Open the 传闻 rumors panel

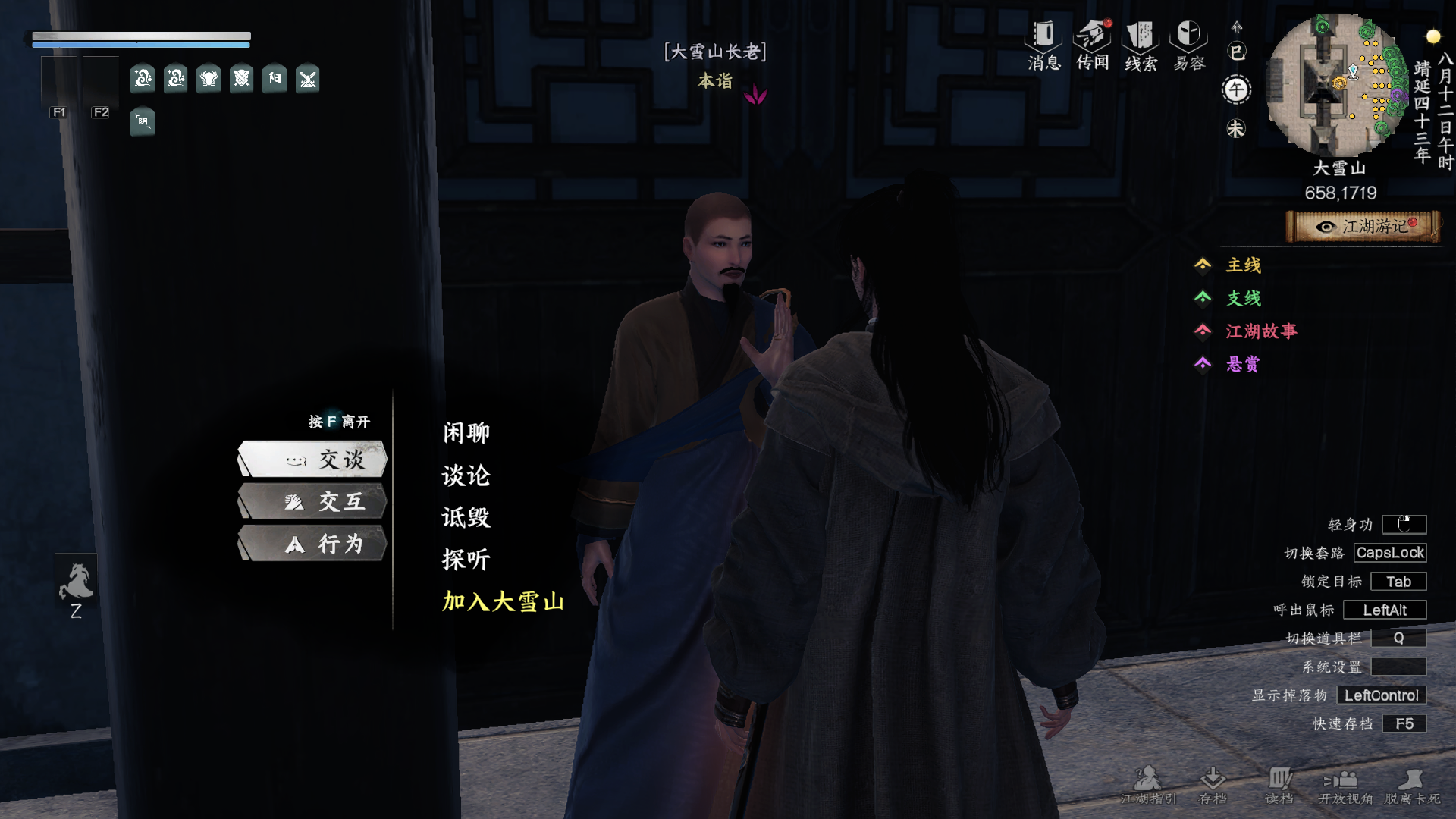(x=1093, y=45)
